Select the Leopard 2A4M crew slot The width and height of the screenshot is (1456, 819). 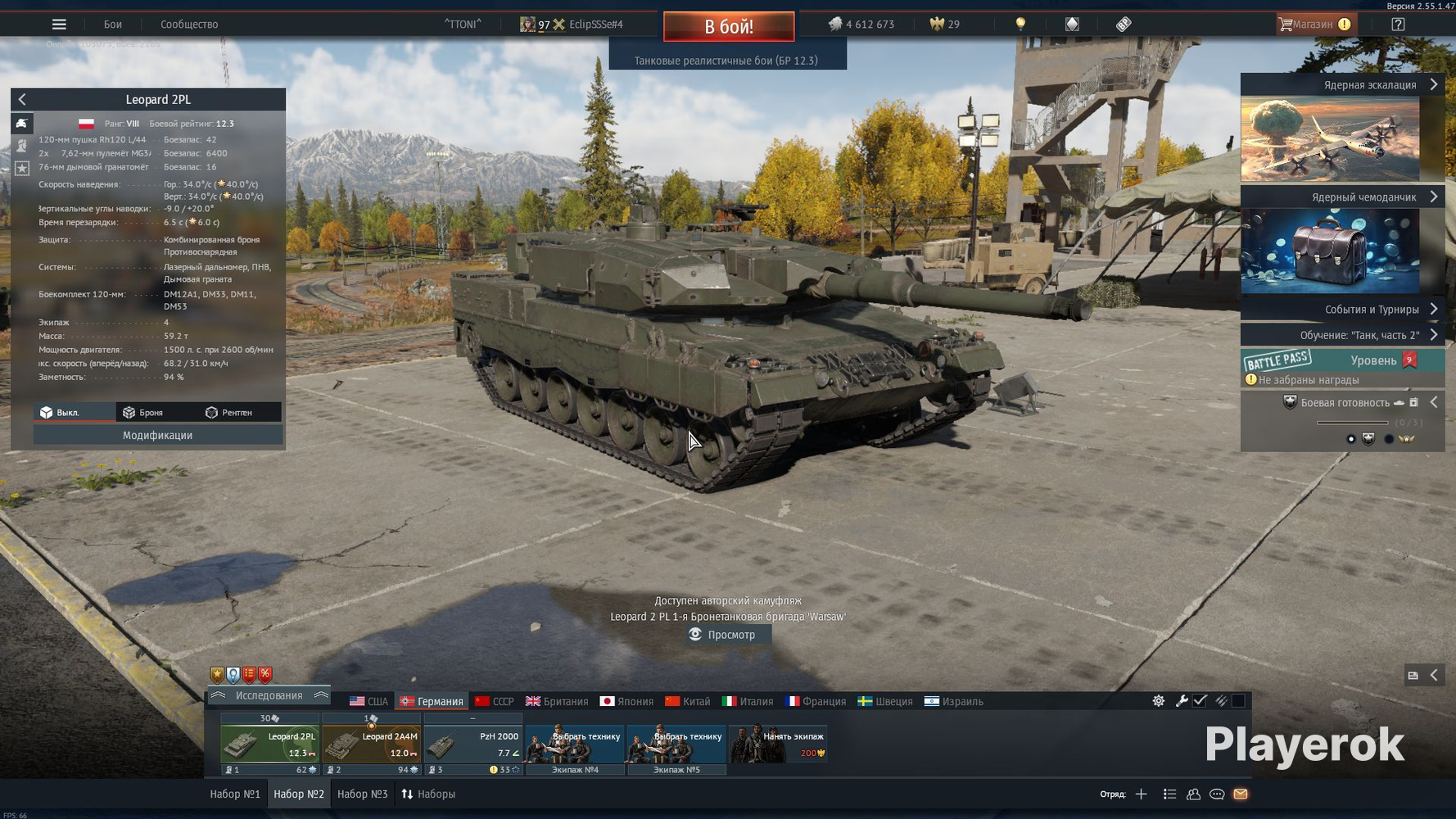(x=372, y=744)
